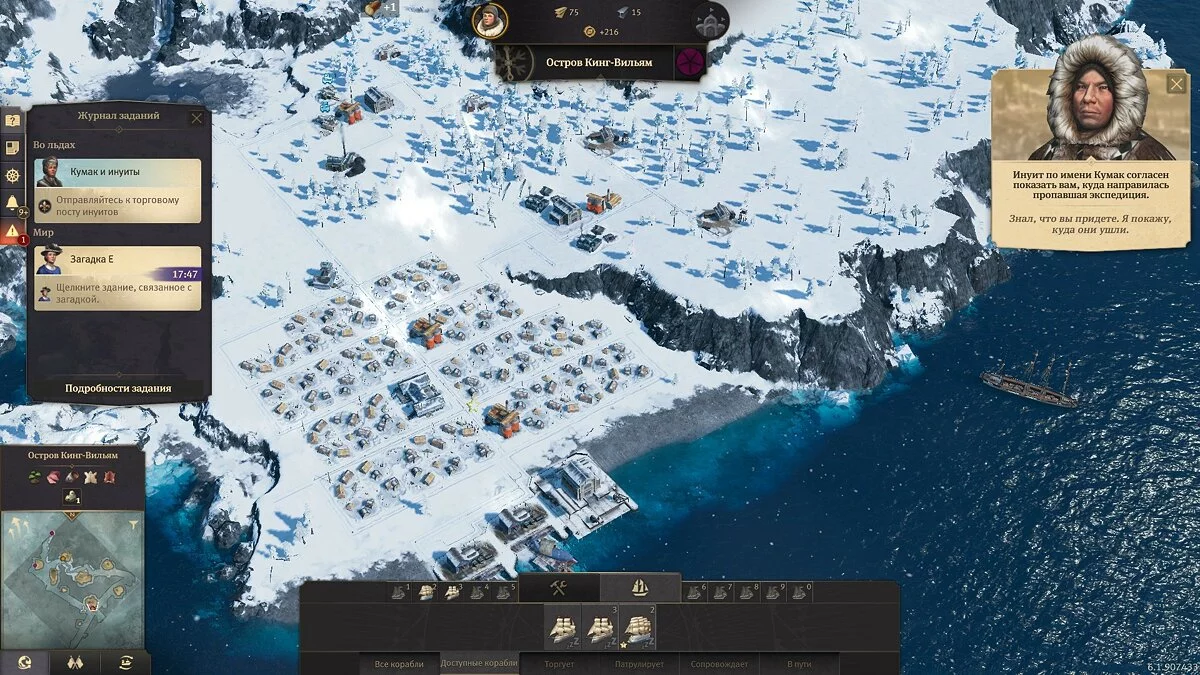Viewport: 1200px width, 675px height.
Task: Show ships В пути
Action: [799, 664]
